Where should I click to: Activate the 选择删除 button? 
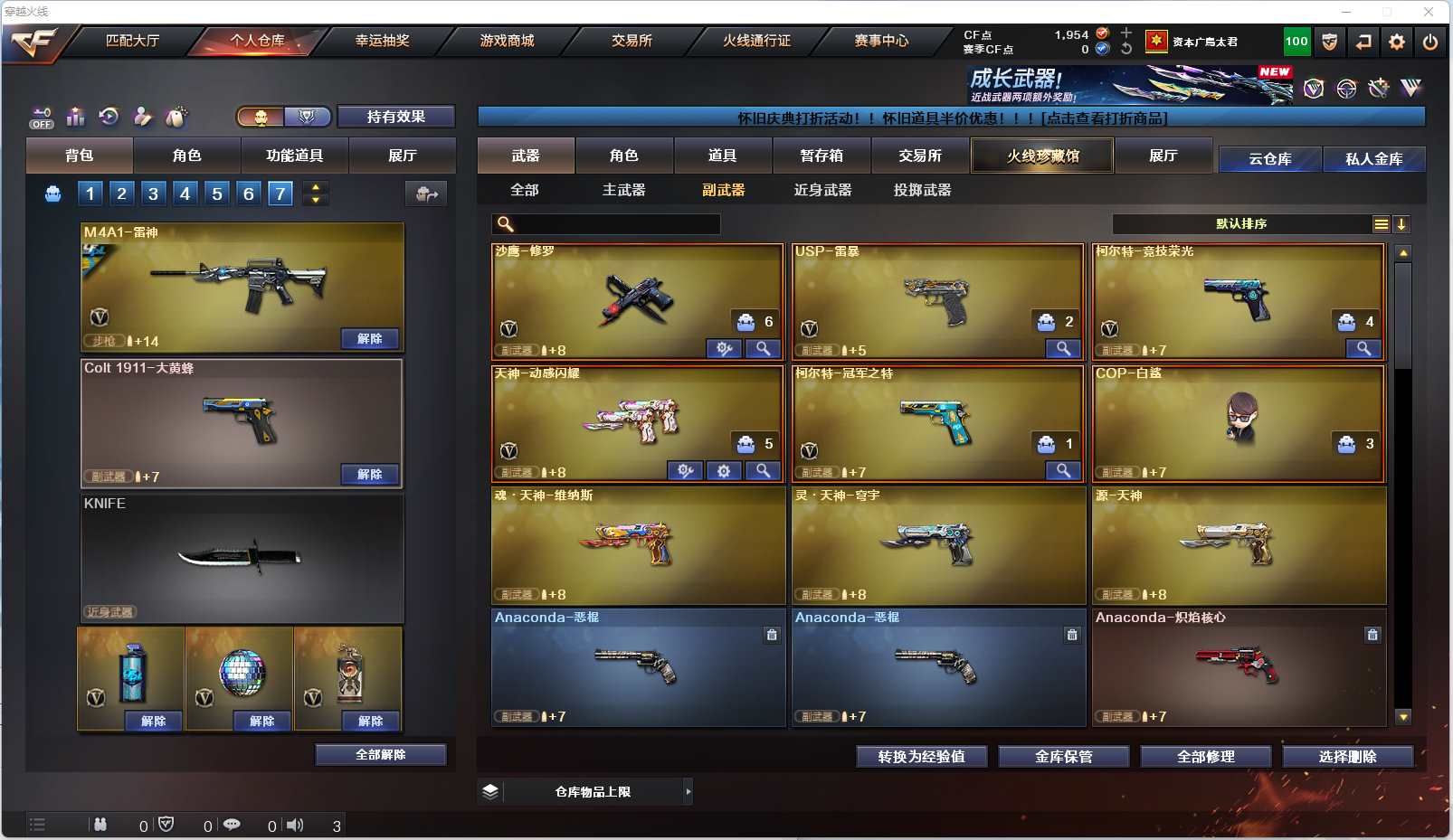coord(1347,757)
